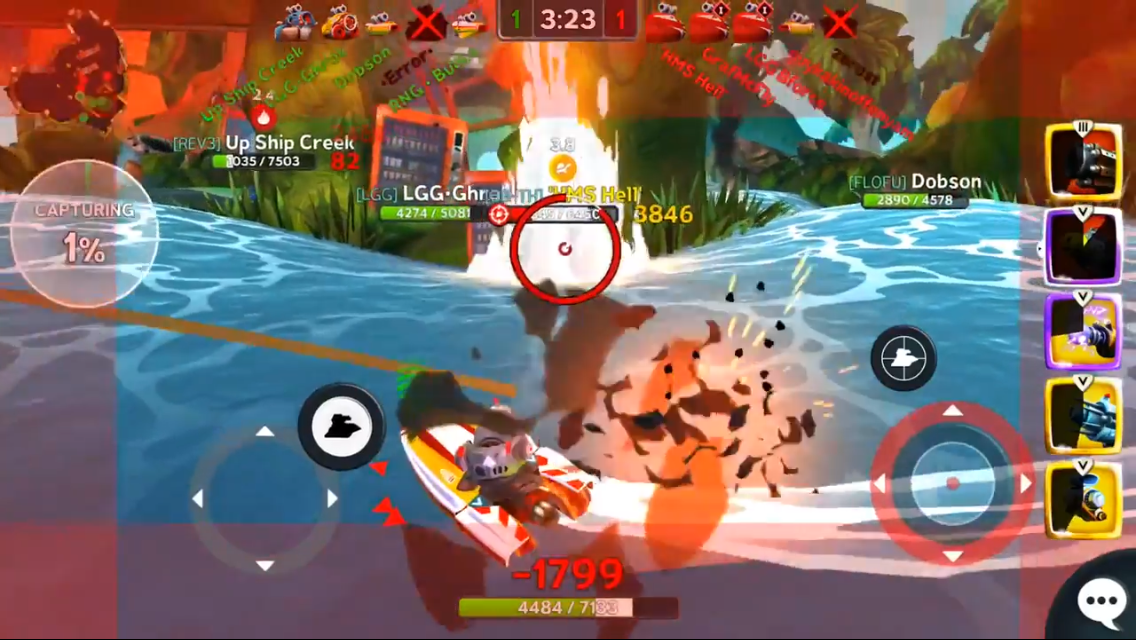Select the dark purple weapon slot on cooldown
The width and height of the screenshot is (1136, 640).
pyautogui.click(x=1083, y=247)
